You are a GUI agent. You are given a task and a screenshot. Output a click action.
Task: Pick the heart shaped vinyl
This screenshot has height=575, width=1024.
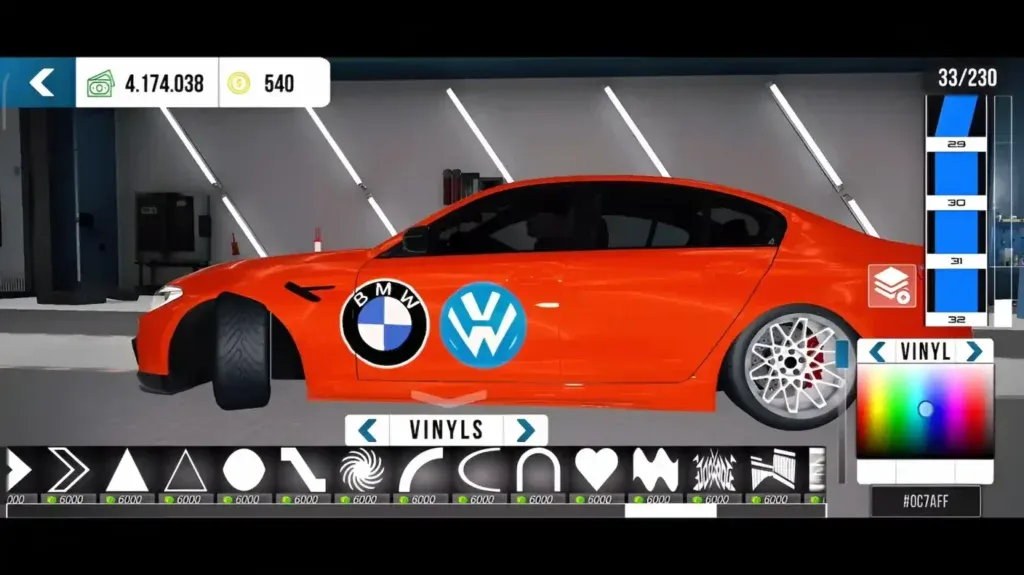[x=597, y=470]
